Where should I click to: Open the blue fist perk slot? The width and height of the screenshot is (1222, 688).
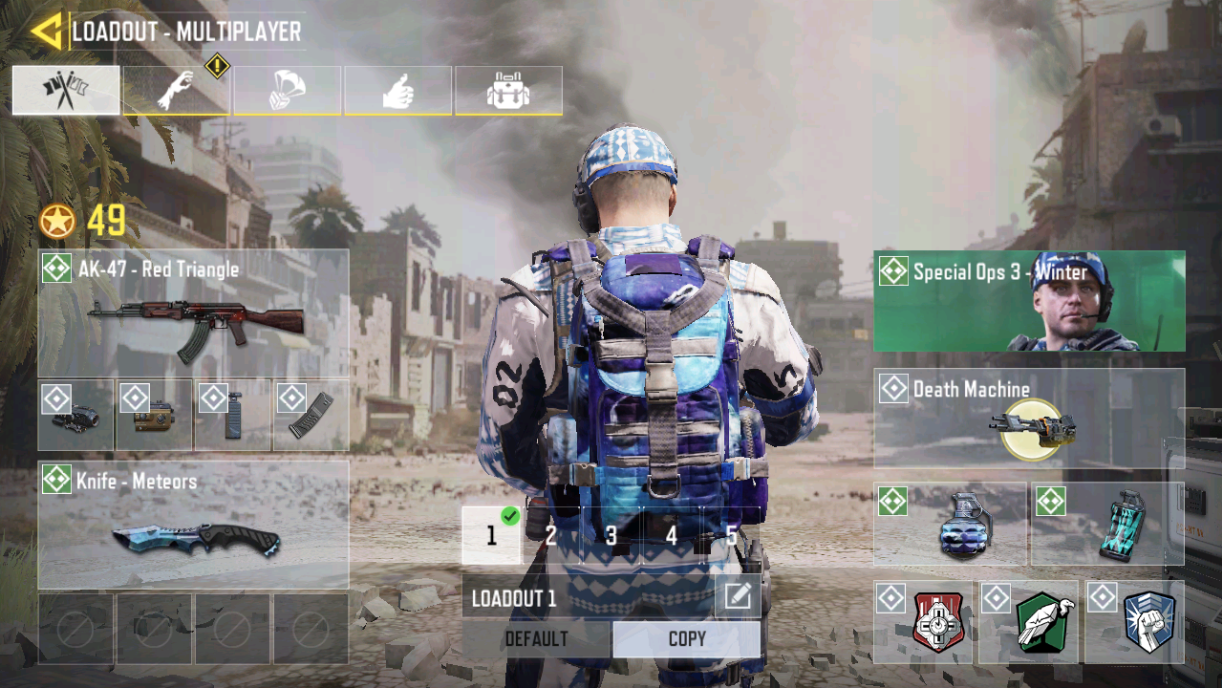point(1135,622)
